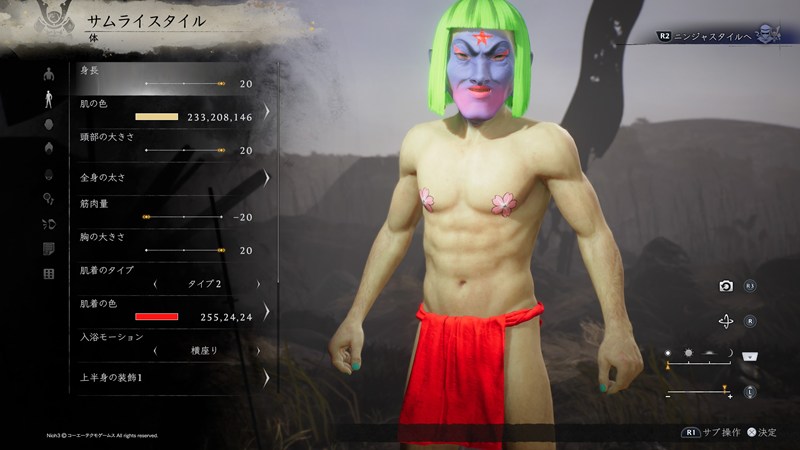Adjust the 胸の大きさ chest size slider
The height and width of the screenshot is (450, 800).
[x=184, y=250]
